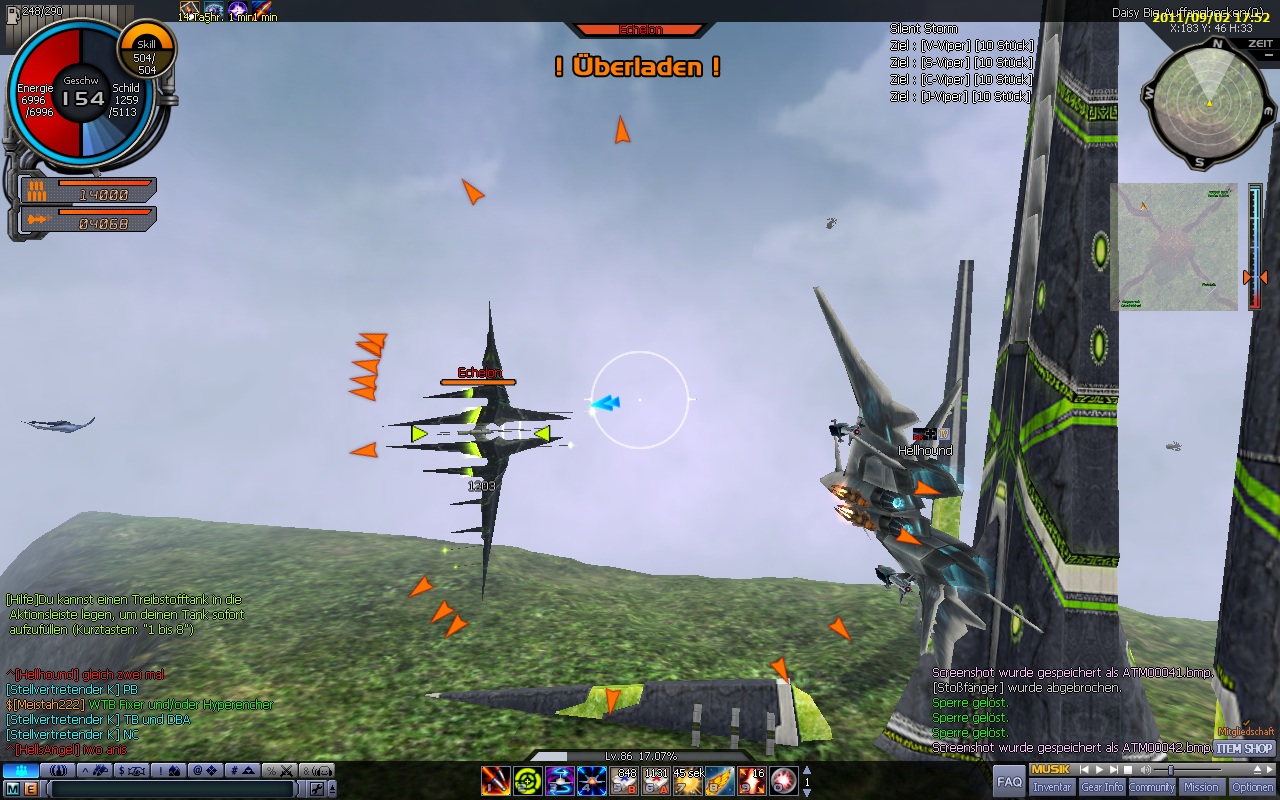Activate the green target skill icon
Image resolution: width=1280 pixels, height=800 pixels.
[x=528, y=780]
